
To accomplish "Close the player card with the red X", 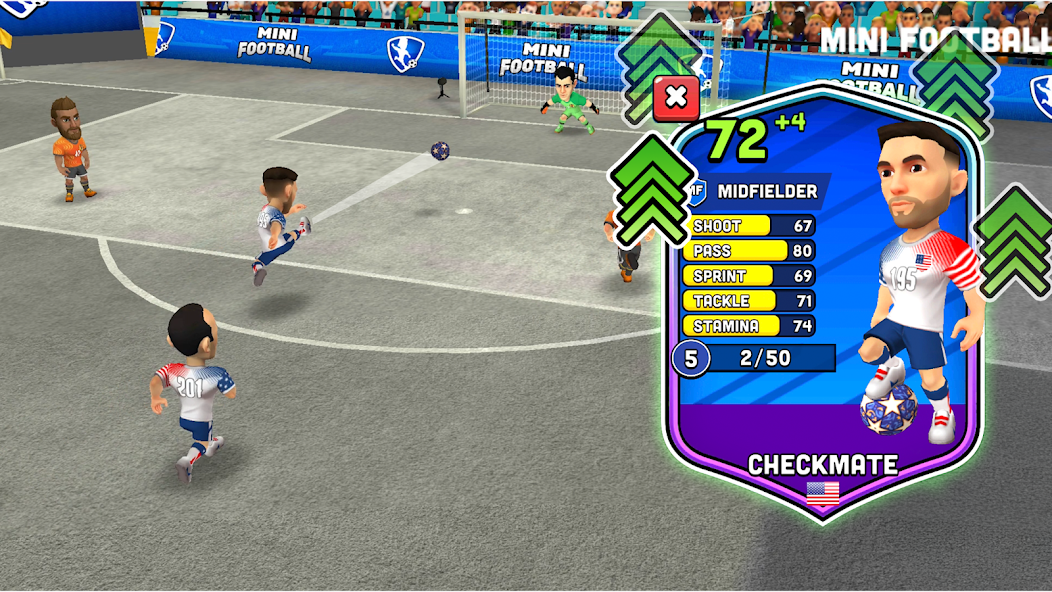I will coord(676,98).
